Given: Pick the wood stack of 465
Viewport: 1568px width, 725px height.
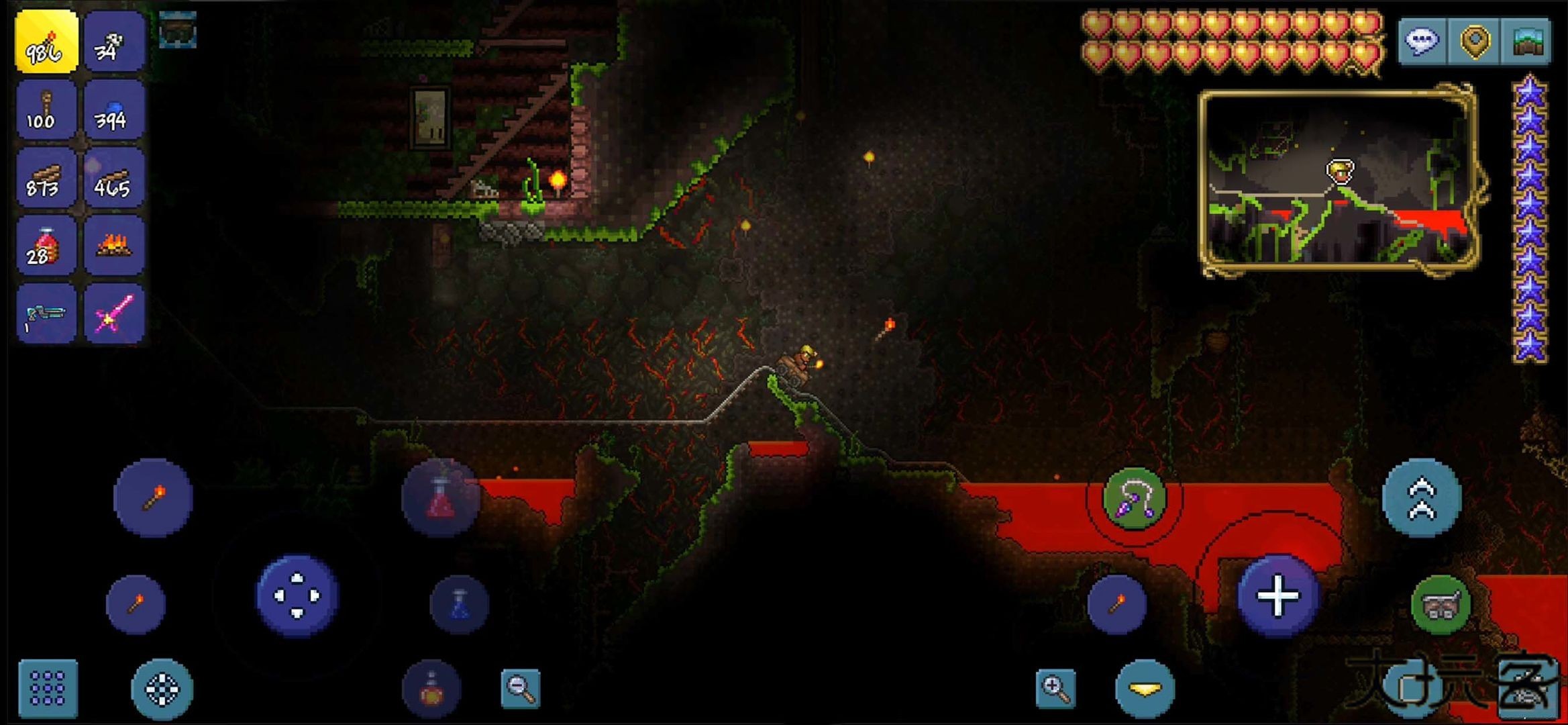Looking at the screenshot, I should tap(113, 179).
